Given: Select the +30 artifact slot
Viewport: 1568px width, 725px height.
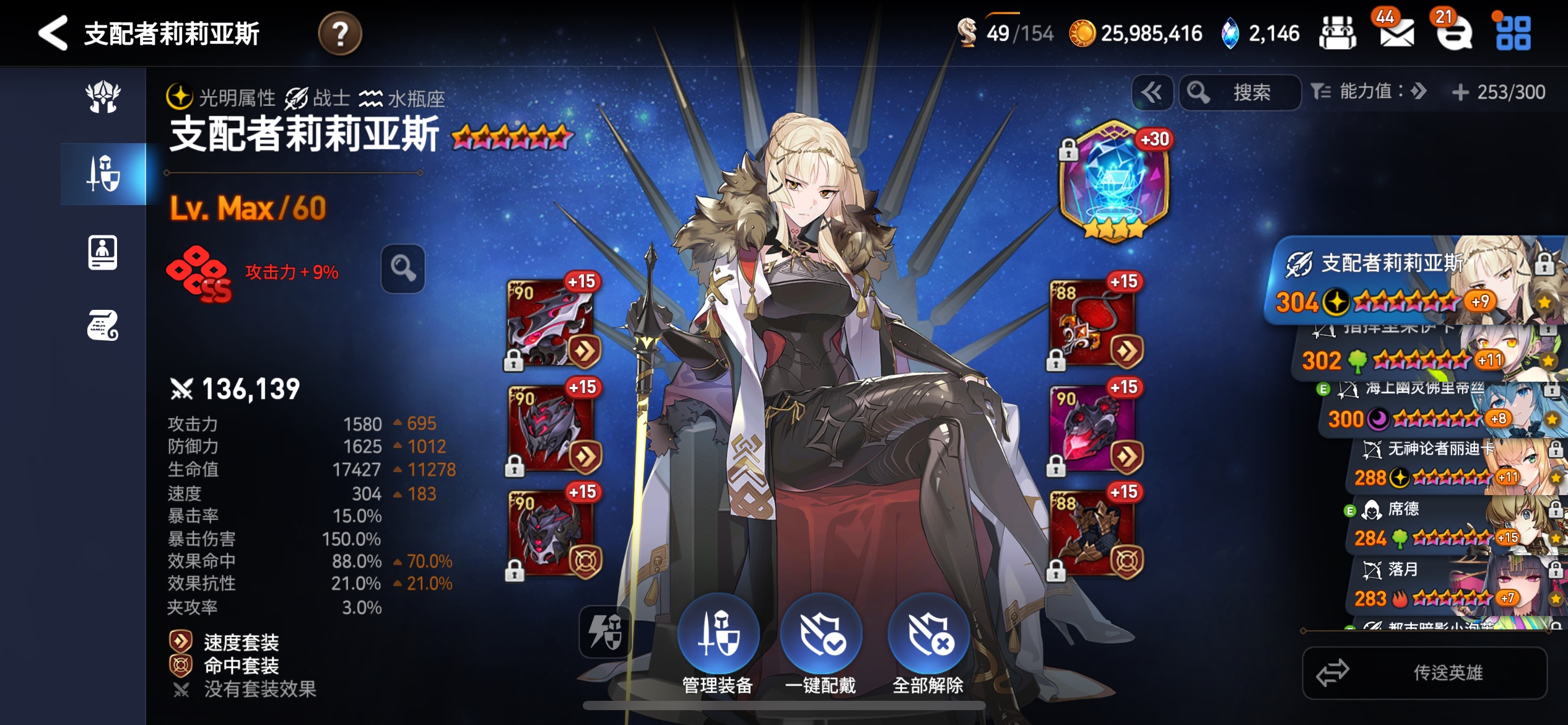Looking at the screenshot, I should [1114, 180].
